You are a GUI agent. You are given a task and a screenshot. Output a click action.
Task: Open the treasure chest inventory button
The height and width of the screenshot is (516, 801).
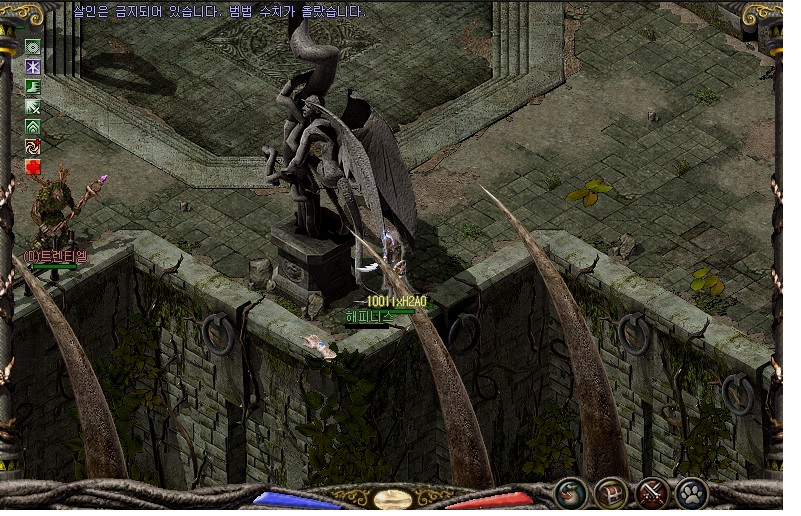(611, 493)
